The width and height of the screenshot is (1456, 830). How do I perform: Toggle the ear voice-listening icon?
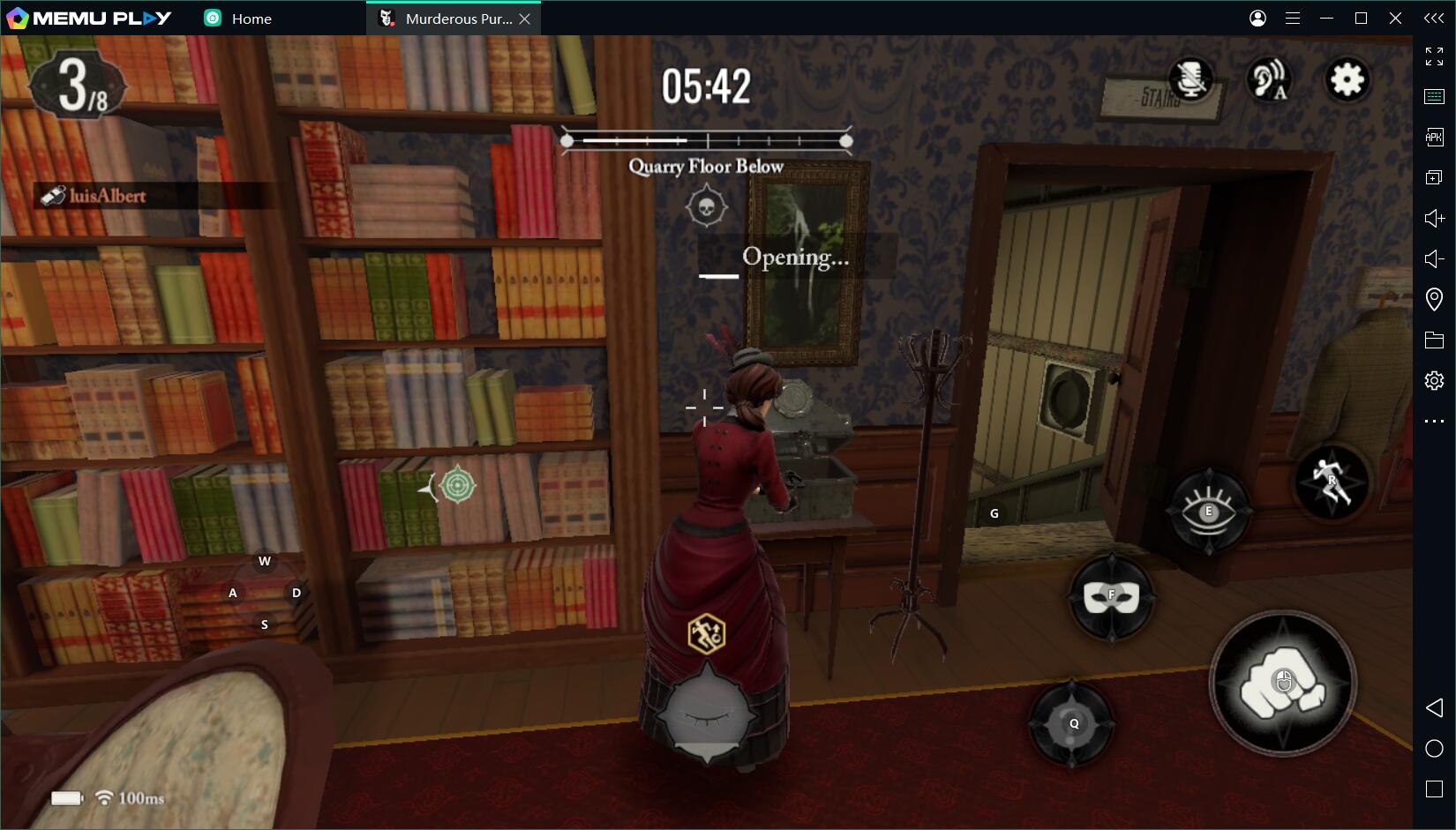click(1269, 80)
